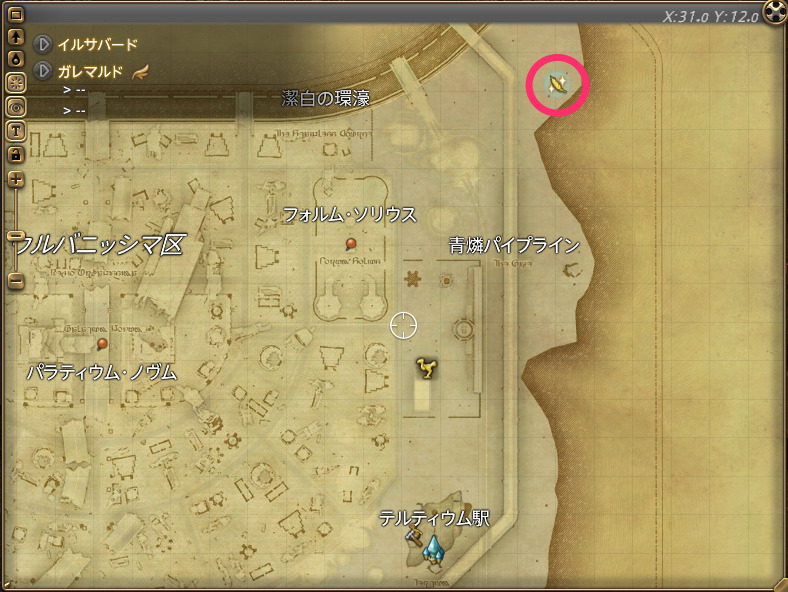
Task: Zoom in with the plus button
Action: click(15, 180)
